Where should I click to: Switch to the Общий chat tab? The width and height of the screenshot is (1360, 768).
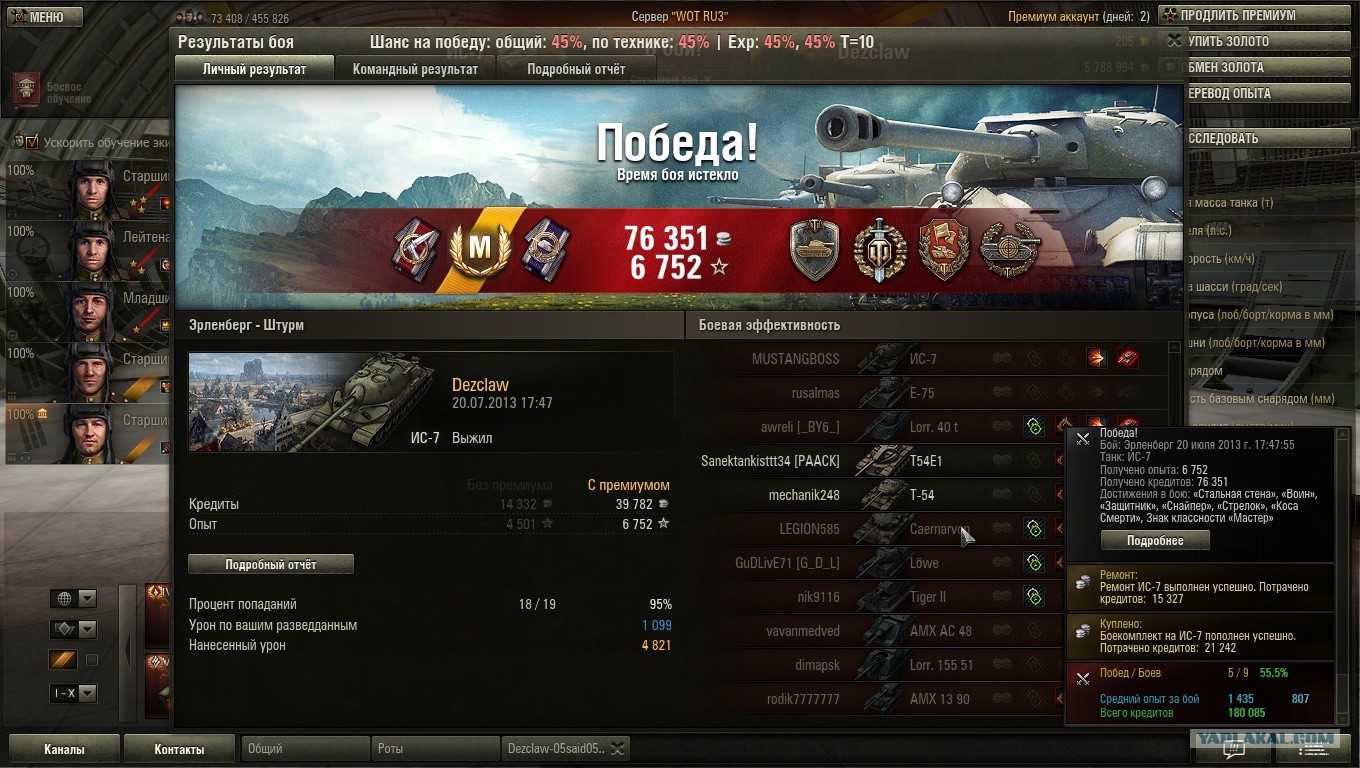(x=304, y=748)
